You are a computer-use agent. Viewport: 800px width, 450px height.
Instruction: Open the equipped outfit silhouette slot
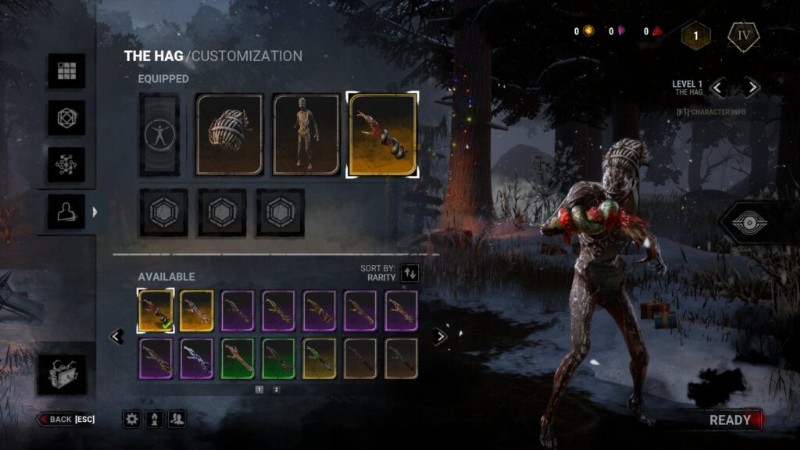coord(160,135)
